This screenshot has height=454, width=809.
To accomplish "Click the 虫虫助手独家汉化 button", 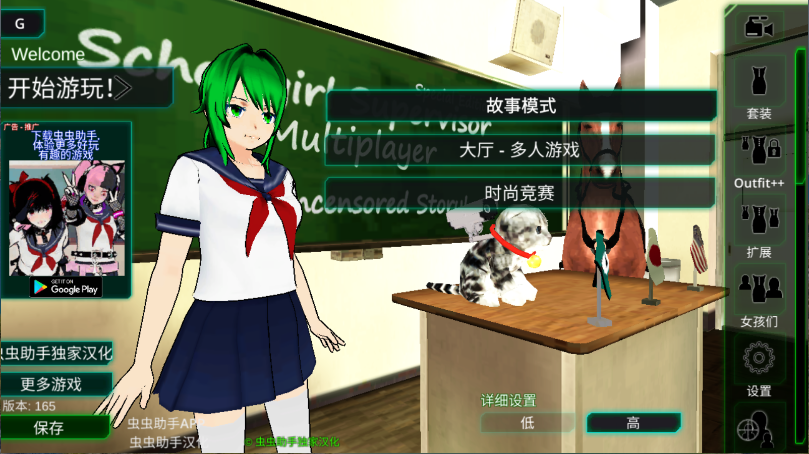I will click(x=57, y=352).
